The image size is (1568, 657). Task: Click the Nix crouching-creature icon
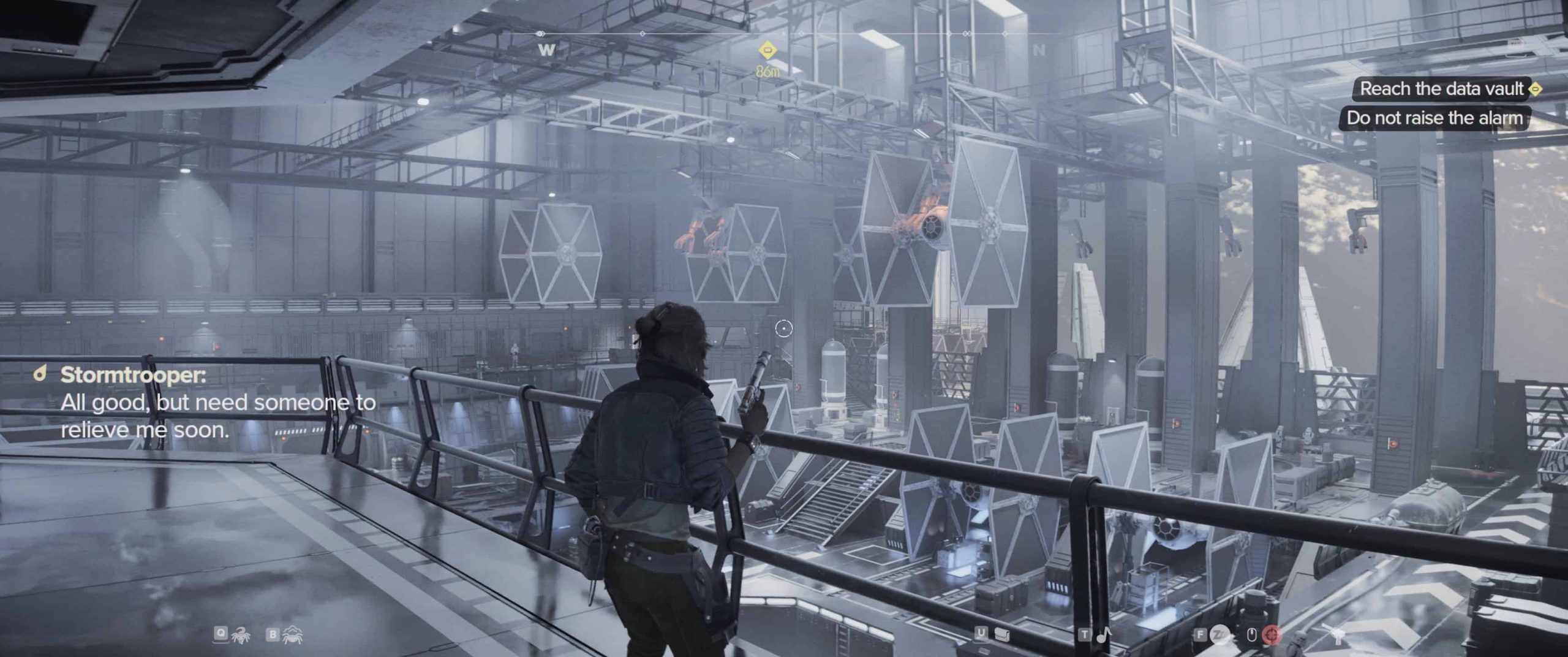pos(292,636)
